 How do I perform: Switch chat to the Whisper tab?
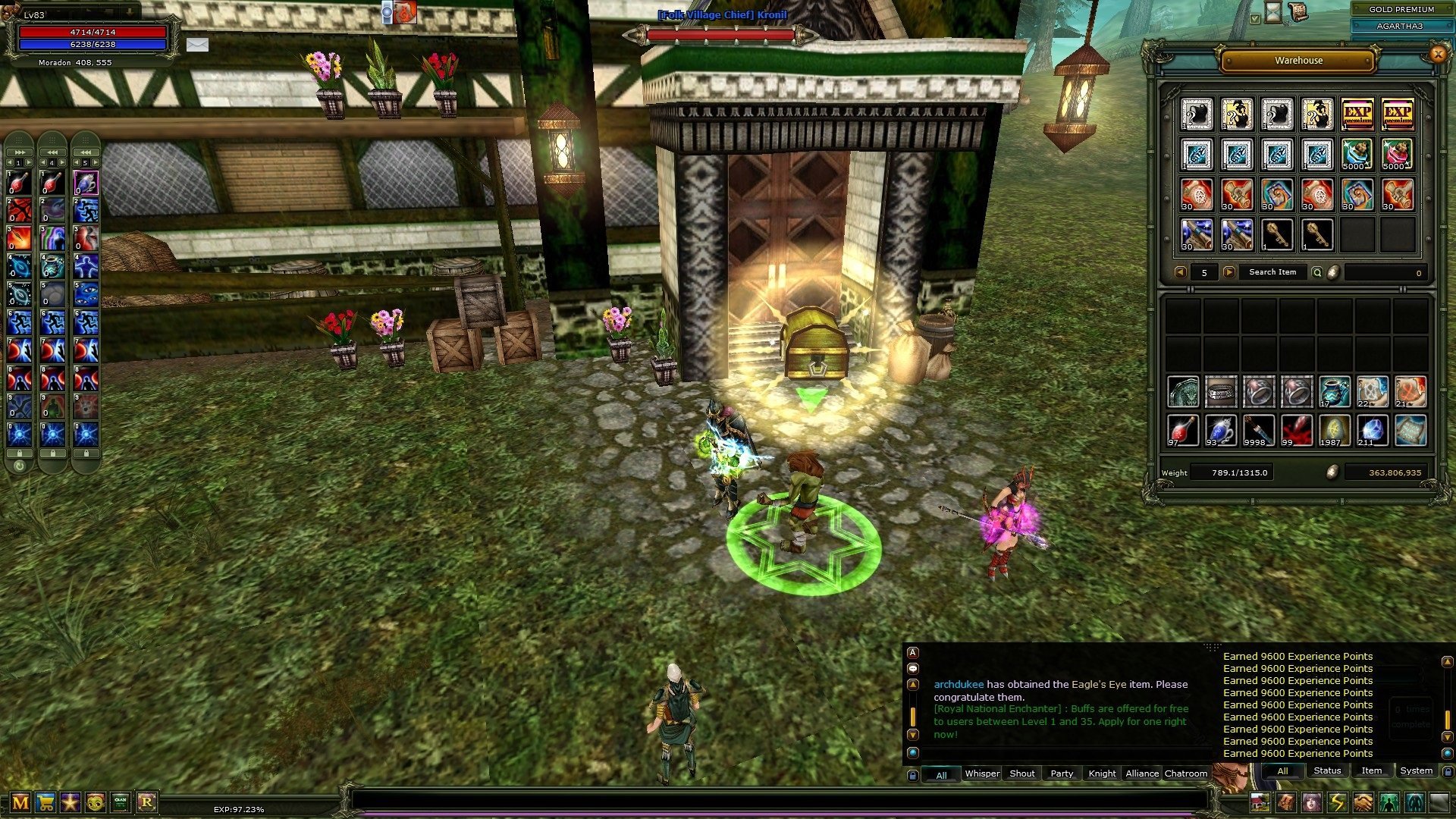pos(982,773)
